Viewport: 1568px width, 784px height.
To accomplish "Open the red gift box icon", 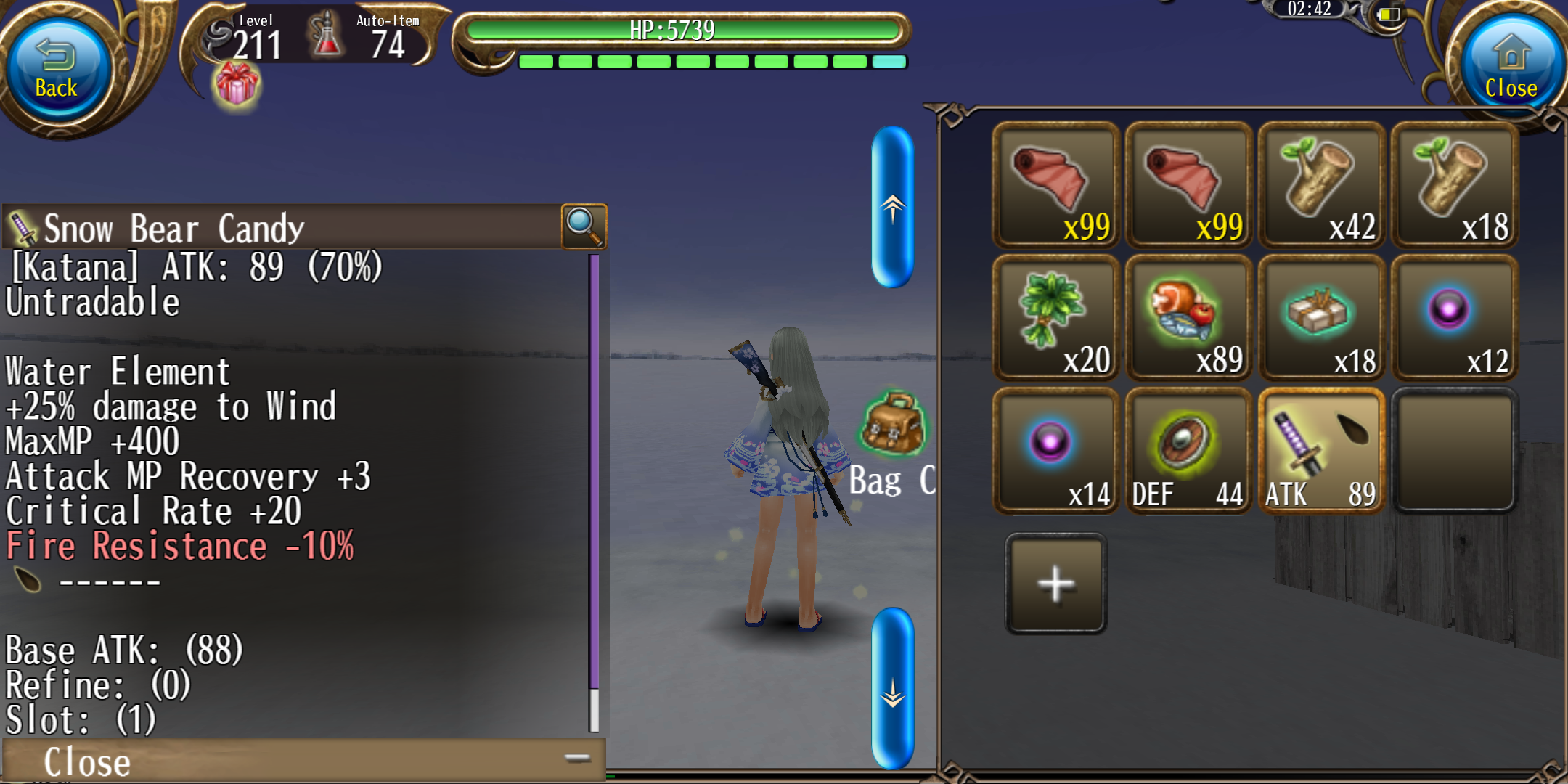I will [237, 85].
